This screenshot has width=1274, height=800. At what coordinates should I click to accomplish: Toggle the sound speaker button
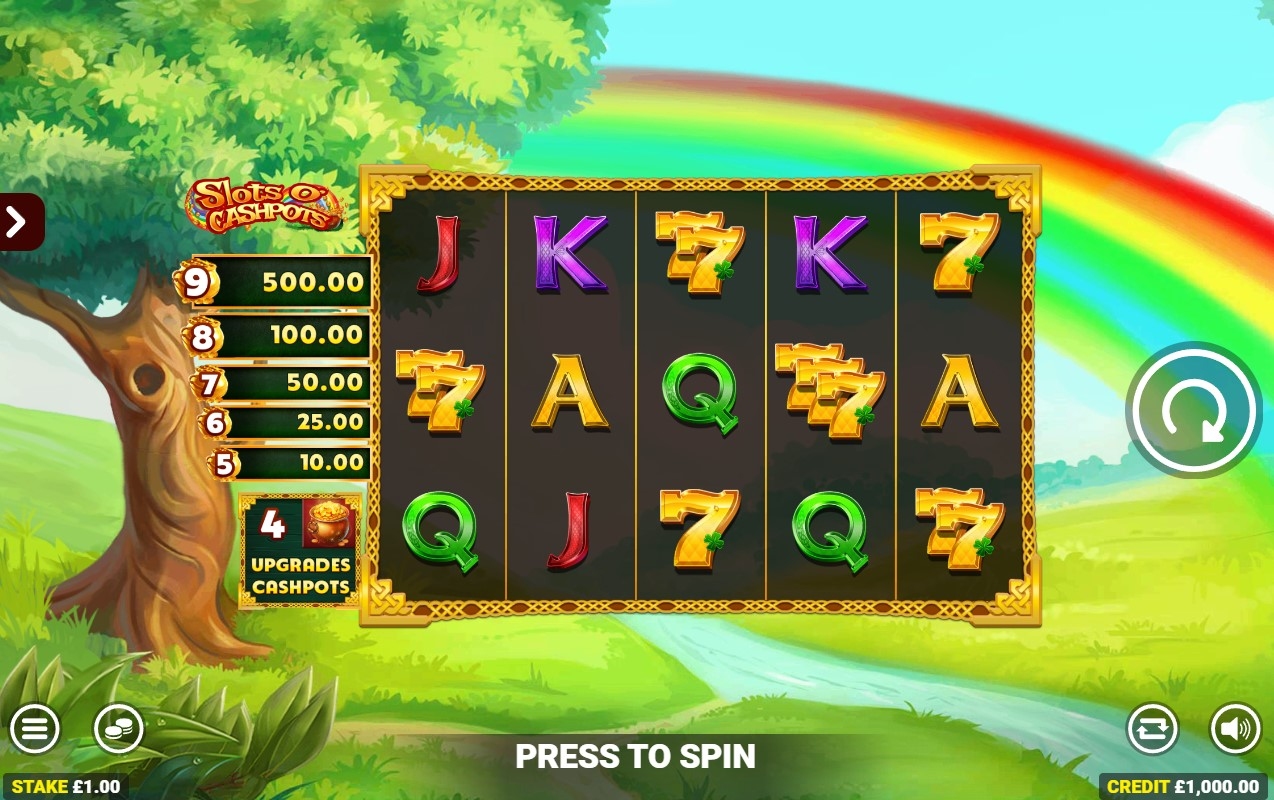[1235, 729]
